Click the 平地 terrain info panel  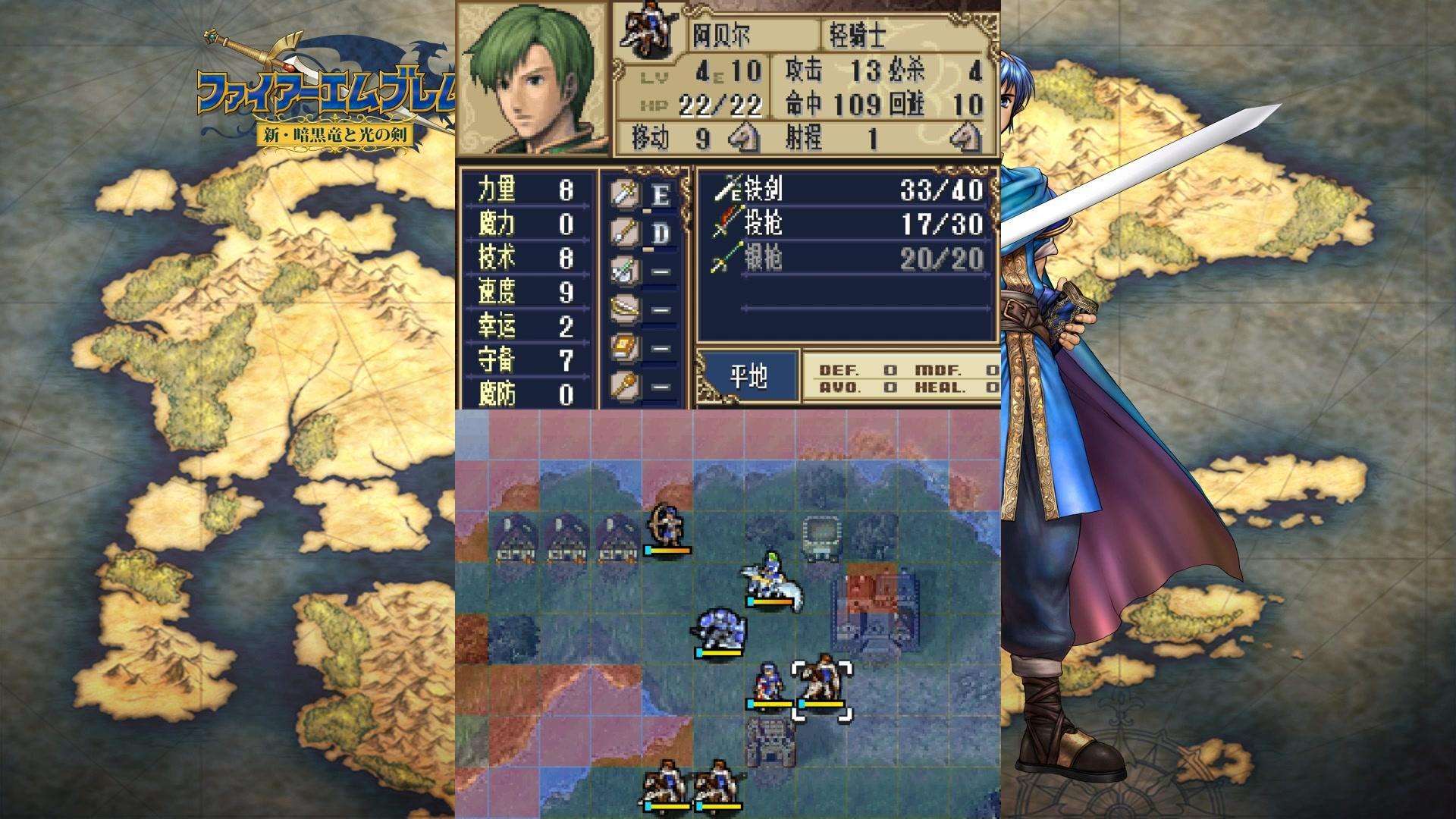(748, 377)
